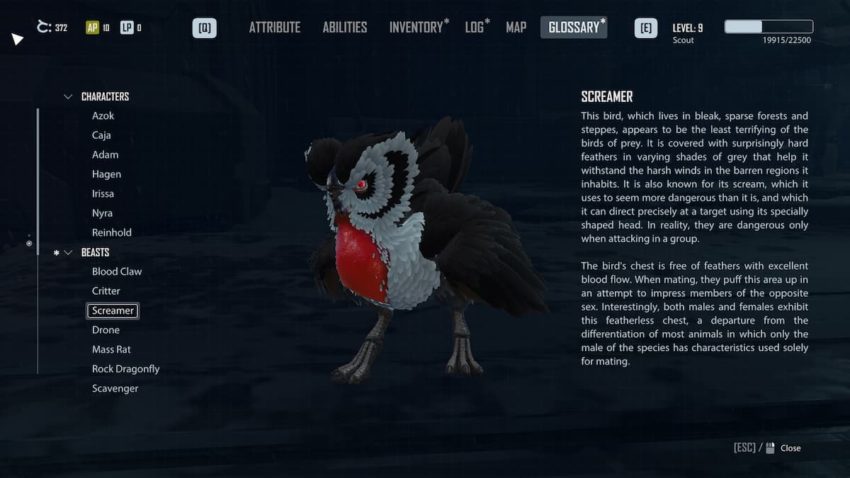850x478 pixels.
Task: Open the Critter beast entry
Action: tap(106, 291)
